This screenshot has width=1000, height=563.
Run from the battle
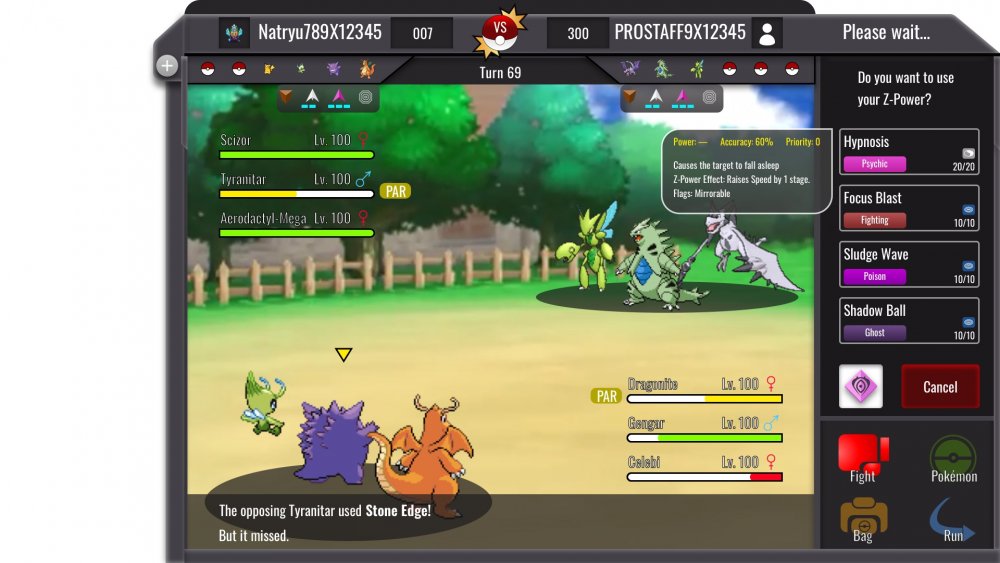tap(953, 520)
